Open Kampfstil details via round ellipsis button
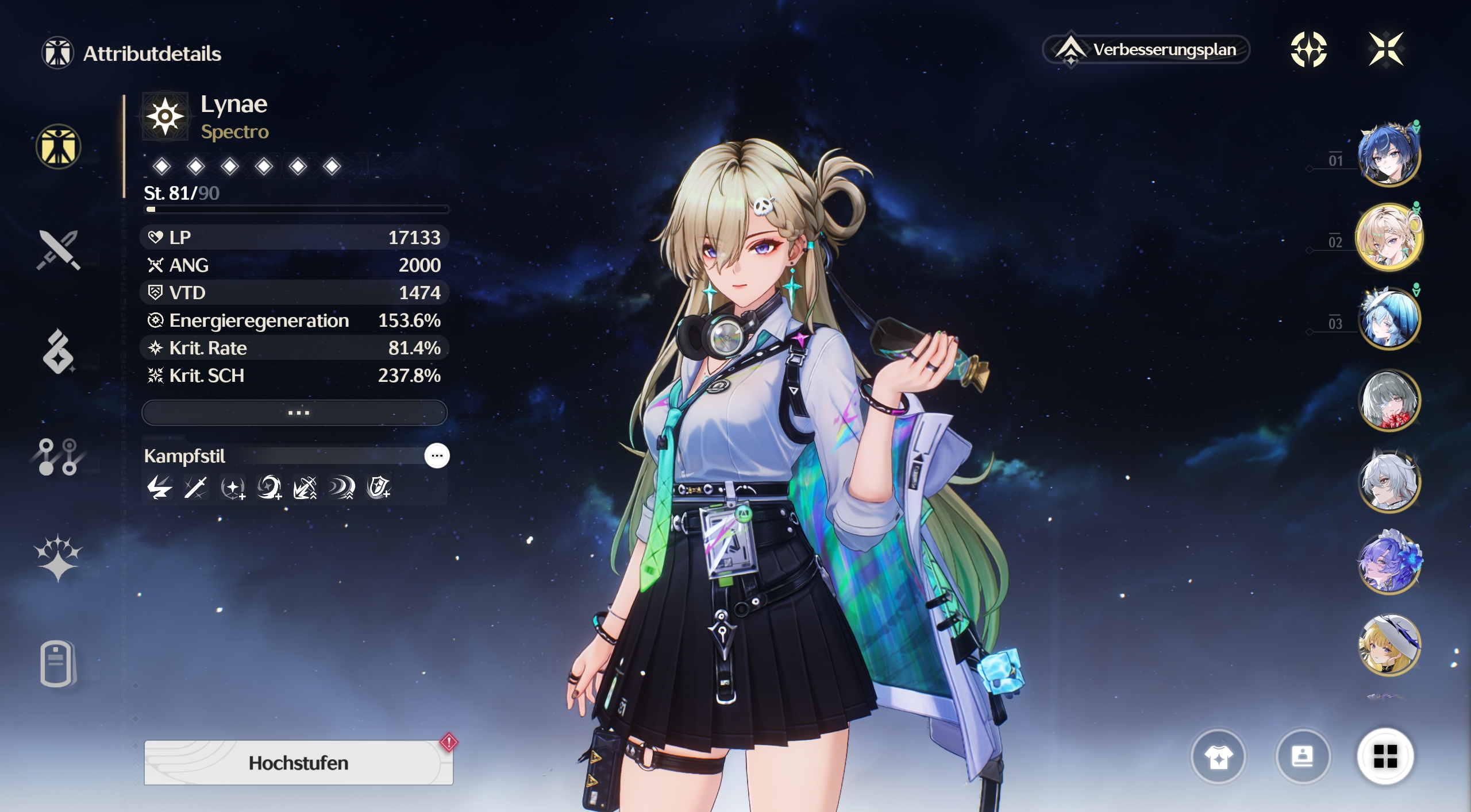This screenshot has width=1471, height=812. 437,455
